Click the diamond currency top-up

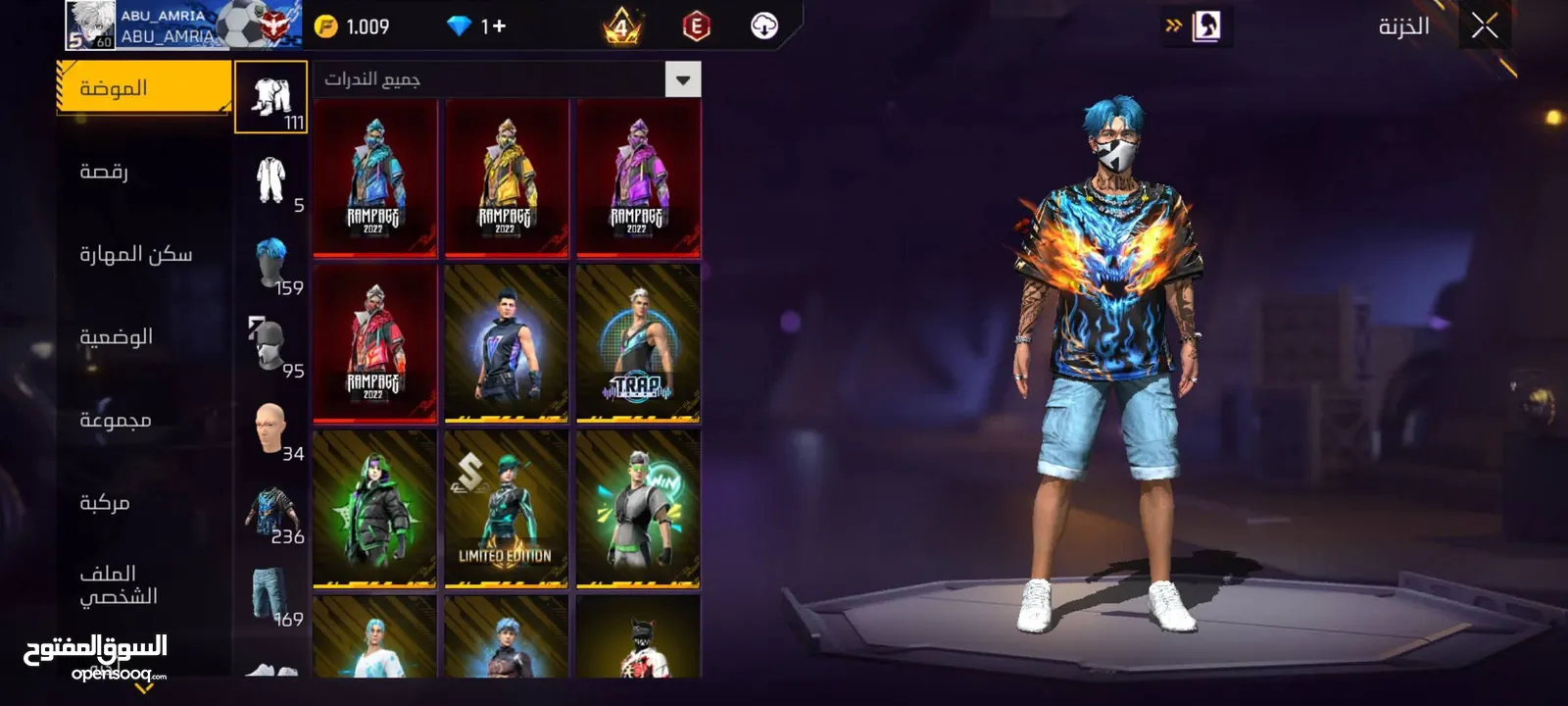pos(477,26)
